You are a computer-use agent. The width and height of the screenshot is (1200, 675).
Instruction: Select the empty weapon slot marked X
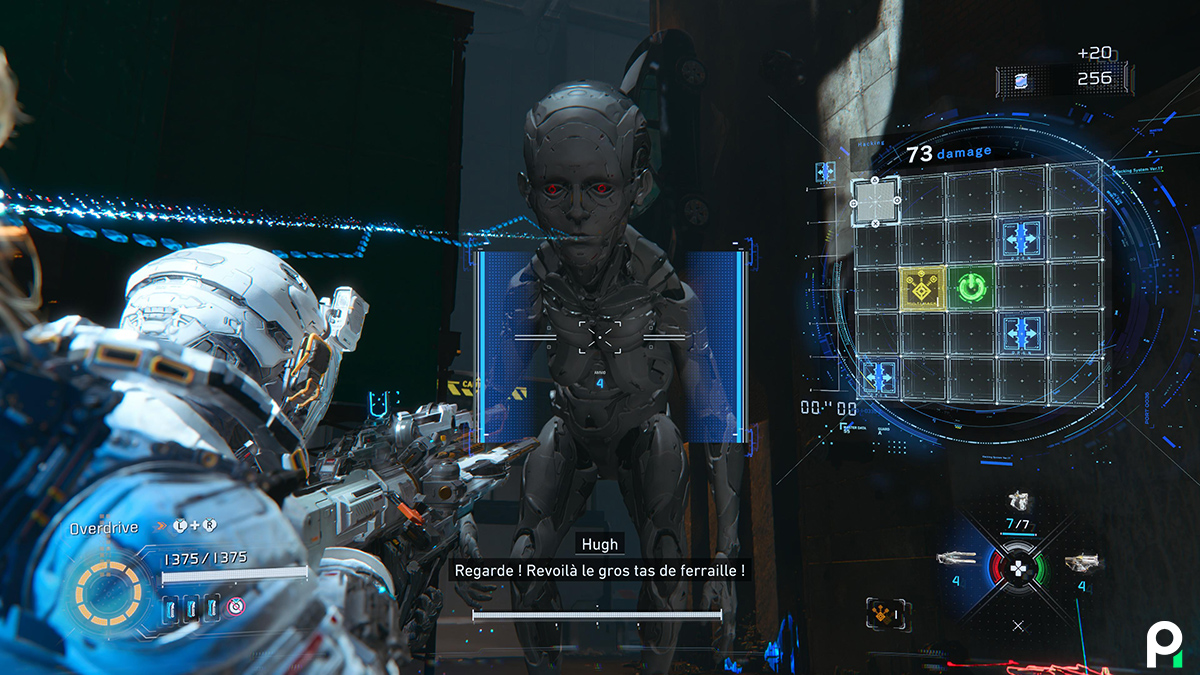point(1017,626)
